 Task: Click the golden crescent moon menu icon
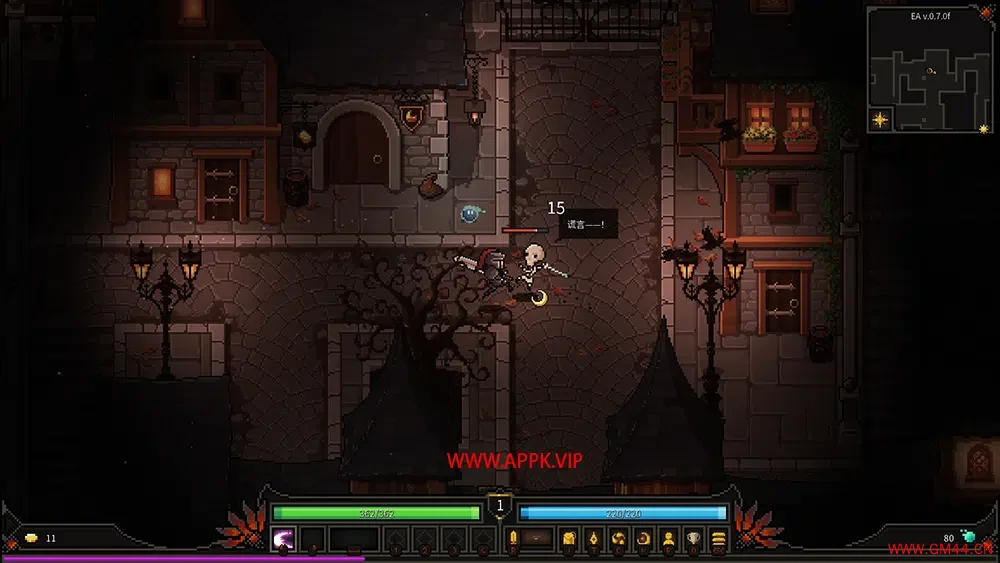point(643,540)
